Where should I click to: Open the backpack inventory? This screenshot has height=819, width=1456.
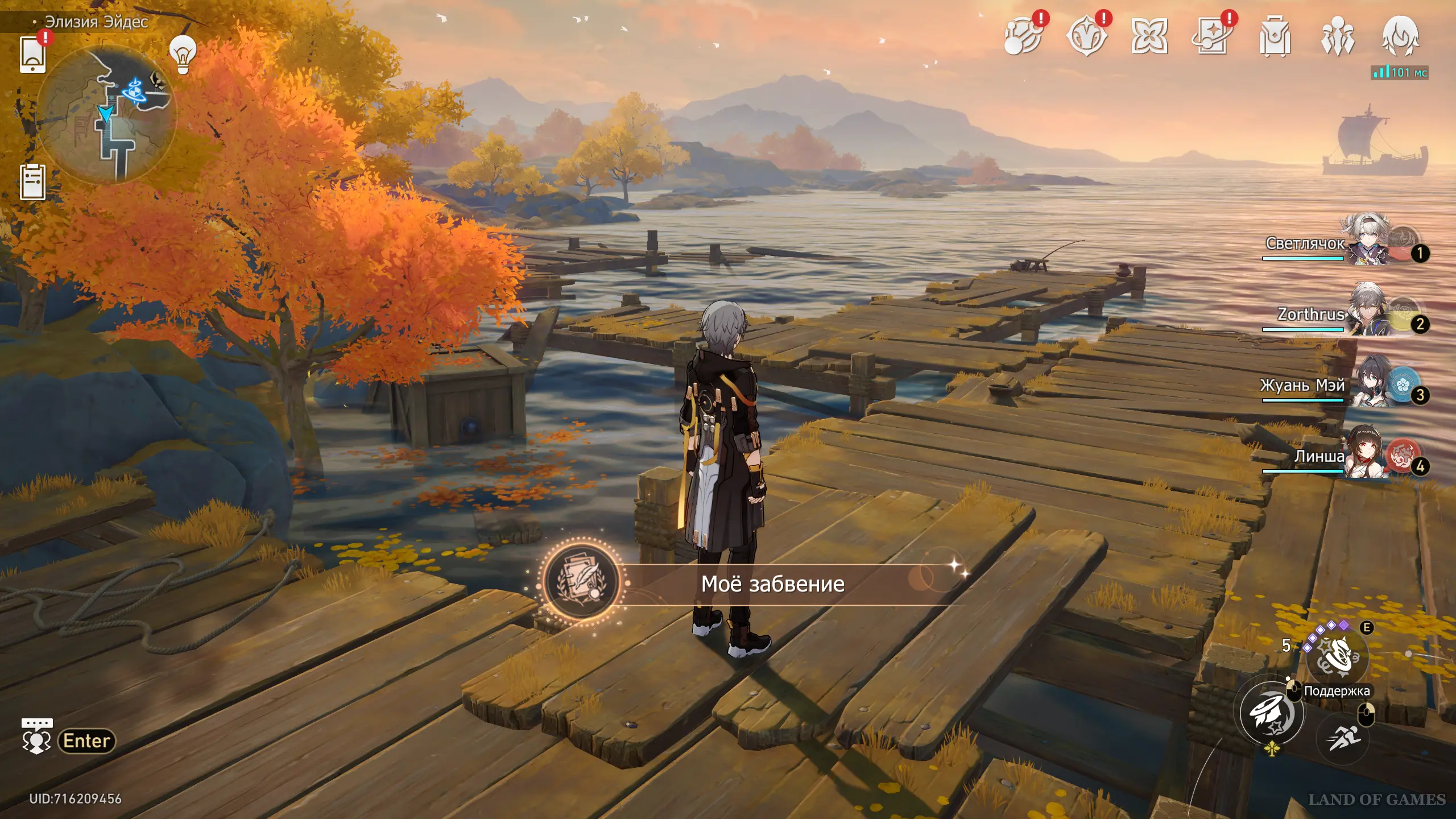1275,37
